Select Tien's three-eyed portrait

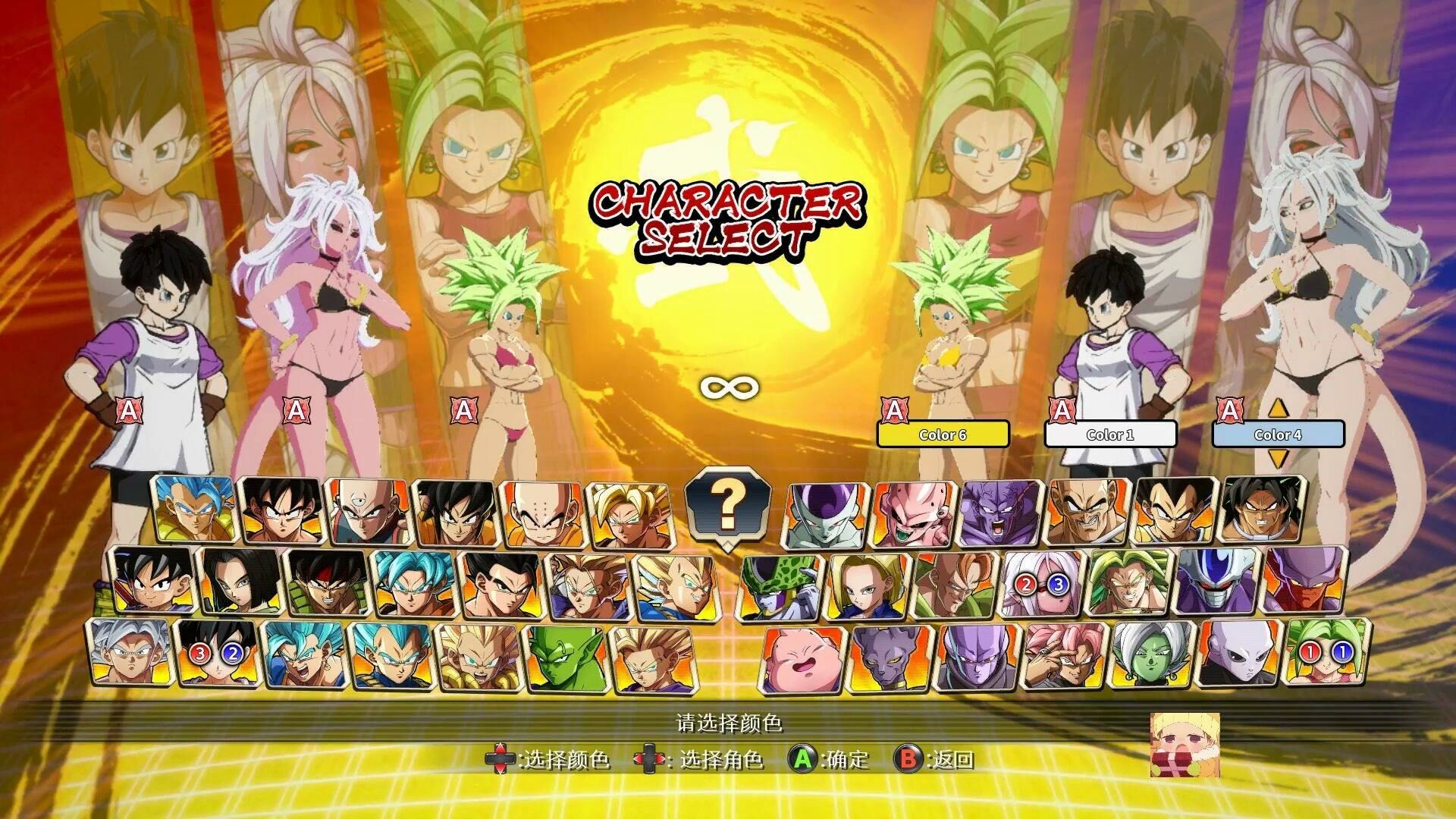click(367, 511)
